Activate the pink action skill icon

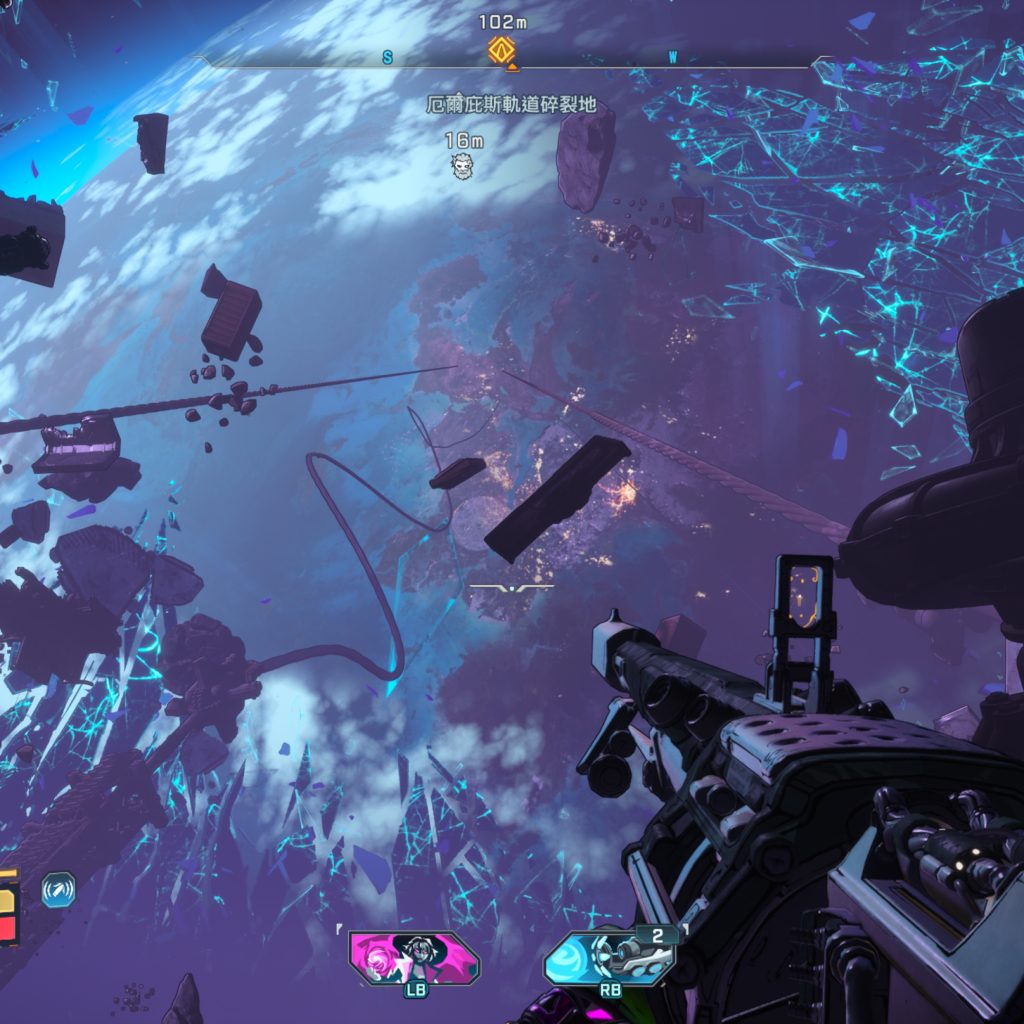click(414, 957)
